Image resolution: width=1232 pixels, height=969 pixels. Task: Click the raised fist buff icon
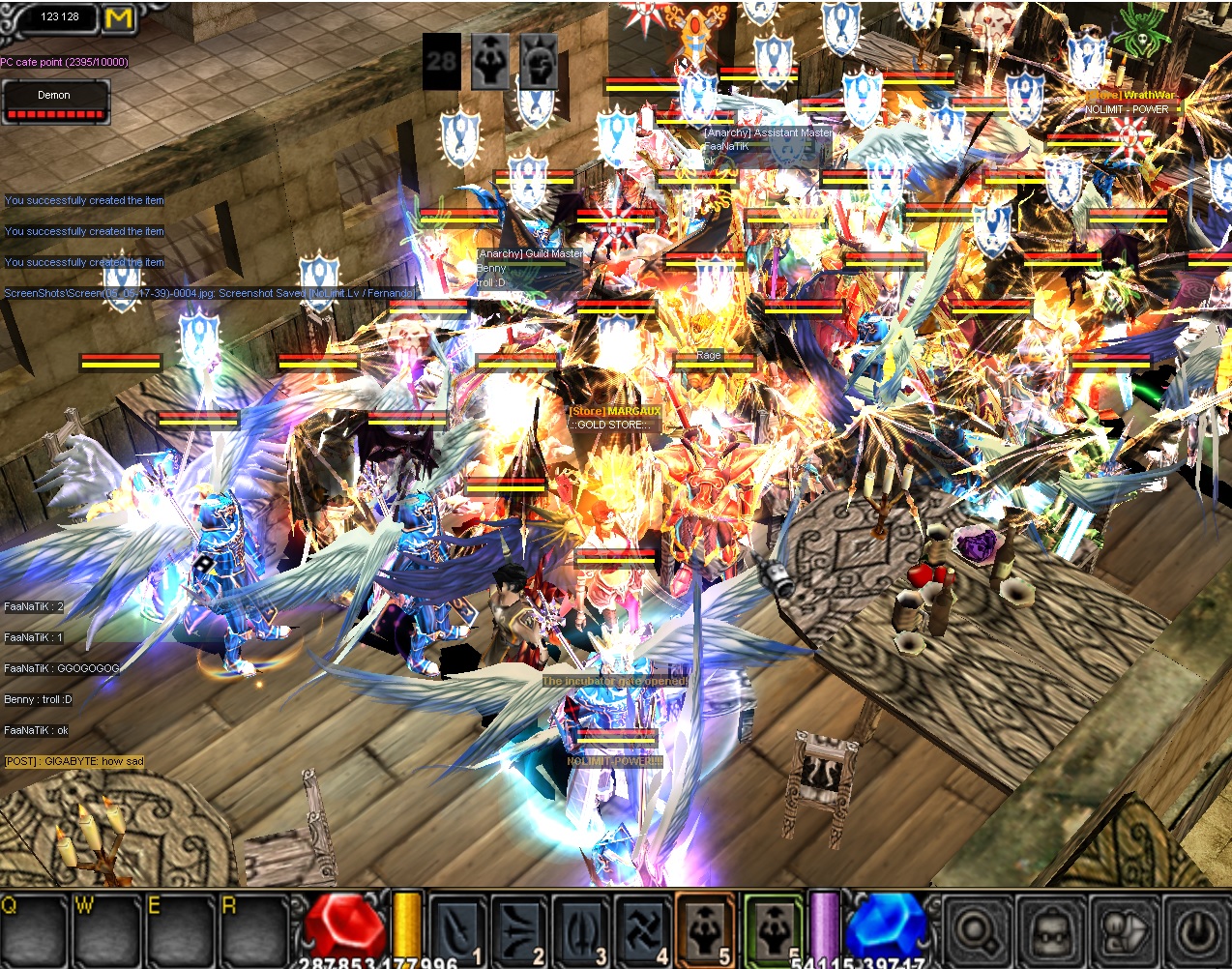point(539,62)
